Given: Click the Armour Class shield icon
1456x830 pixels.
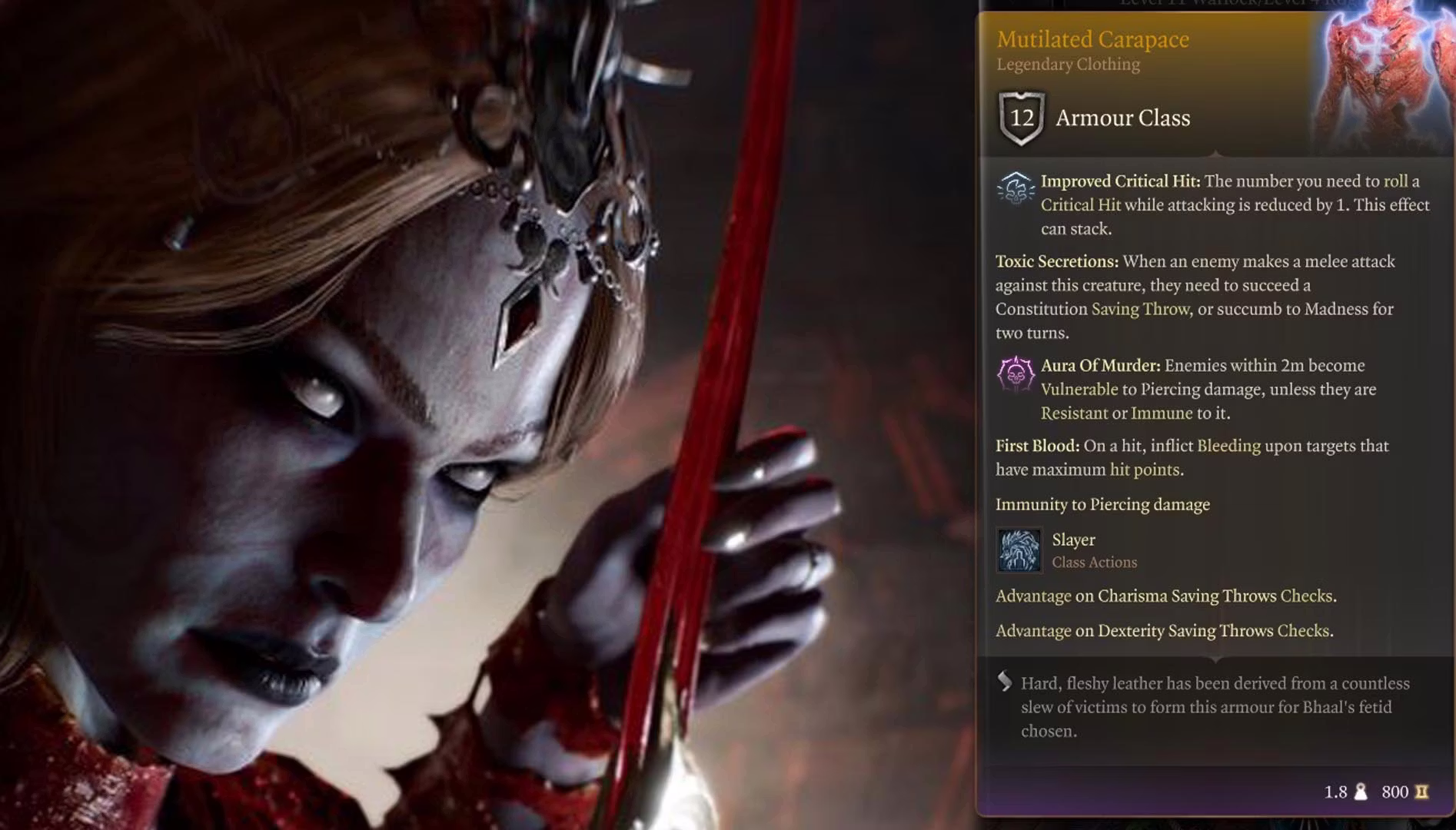Looking at the screenshot, I should (x=1022, y=118).
